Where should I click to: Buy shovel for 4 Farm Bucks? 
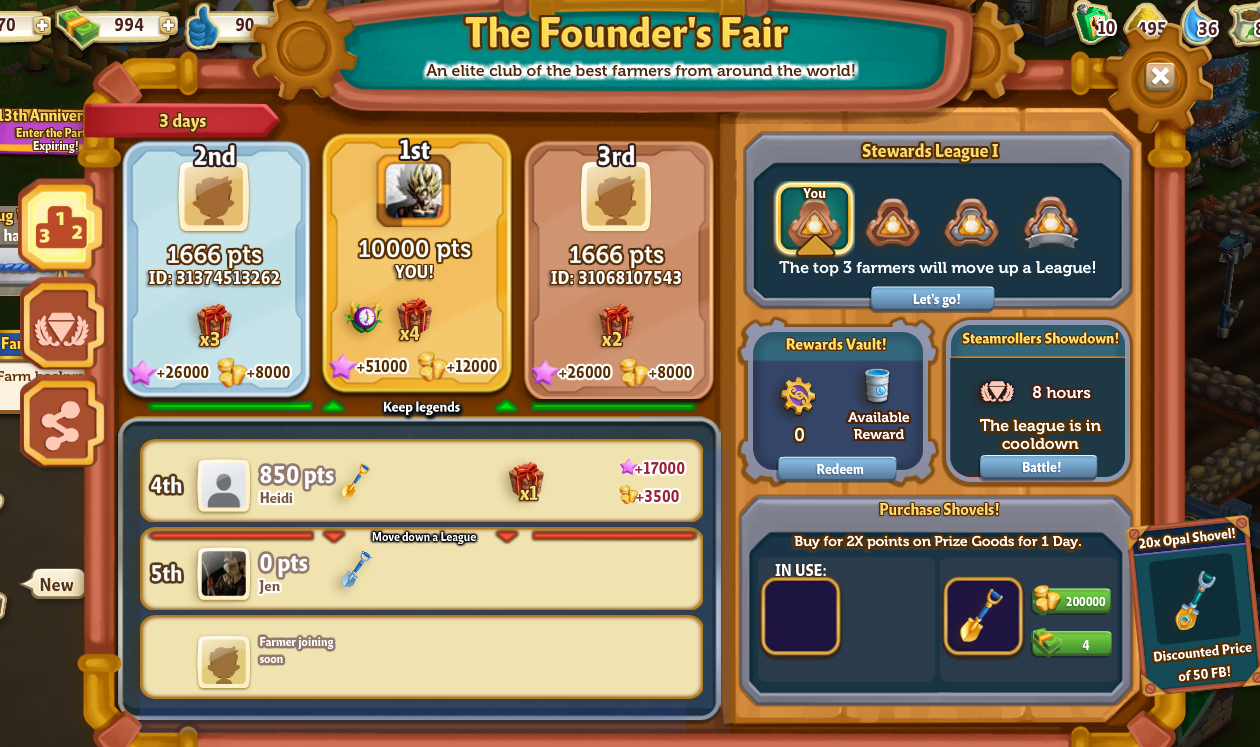tap(1071, 644)
